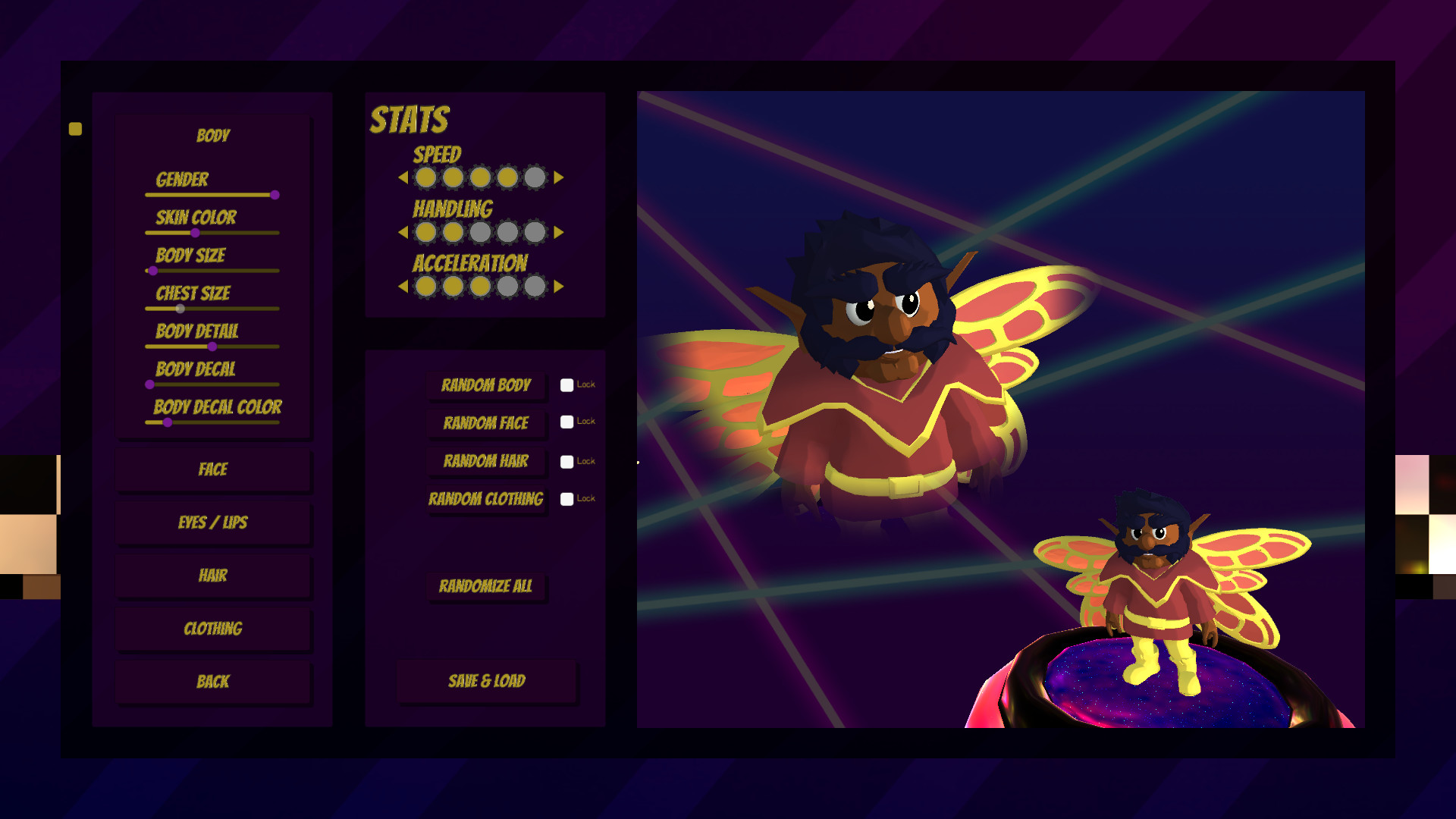Click Random Clothing
The image size is (1456, 819).
486,500
